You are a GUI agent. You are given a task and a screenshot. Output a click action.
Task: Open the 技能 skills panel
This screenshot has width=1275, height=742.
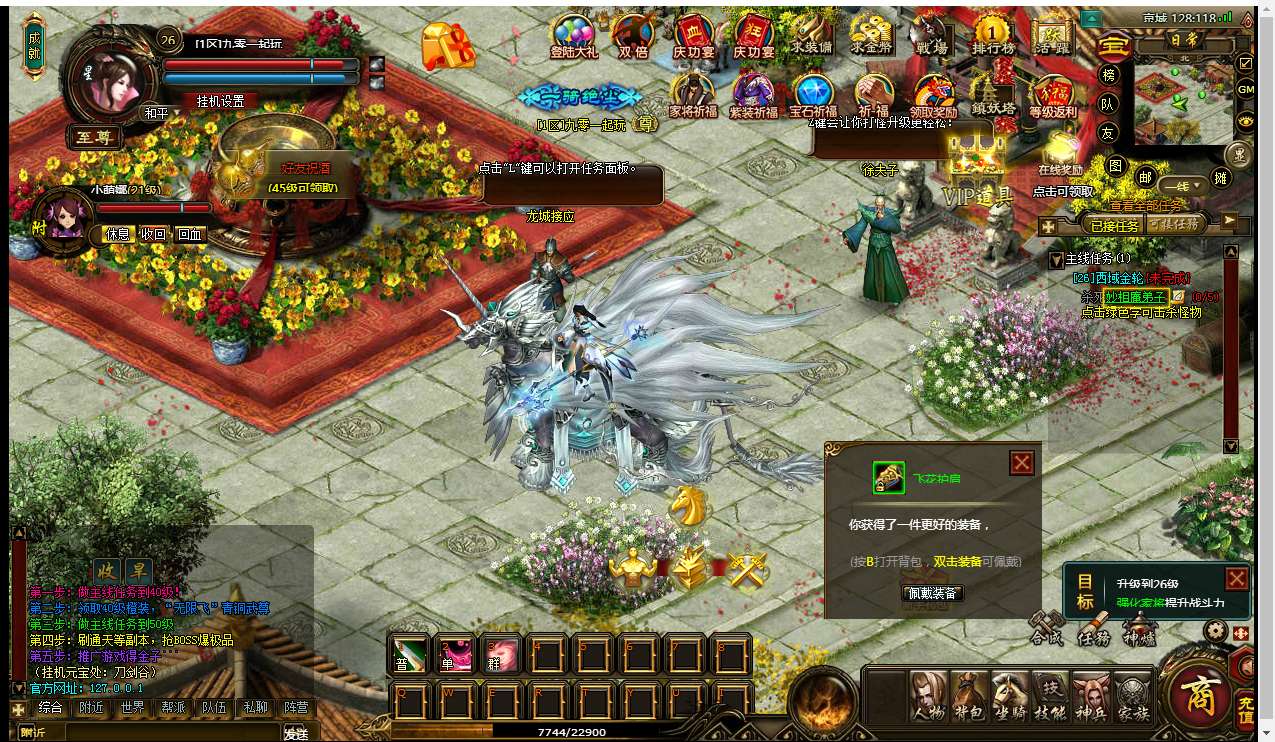pyautogui.click(x=1050, y=695)
